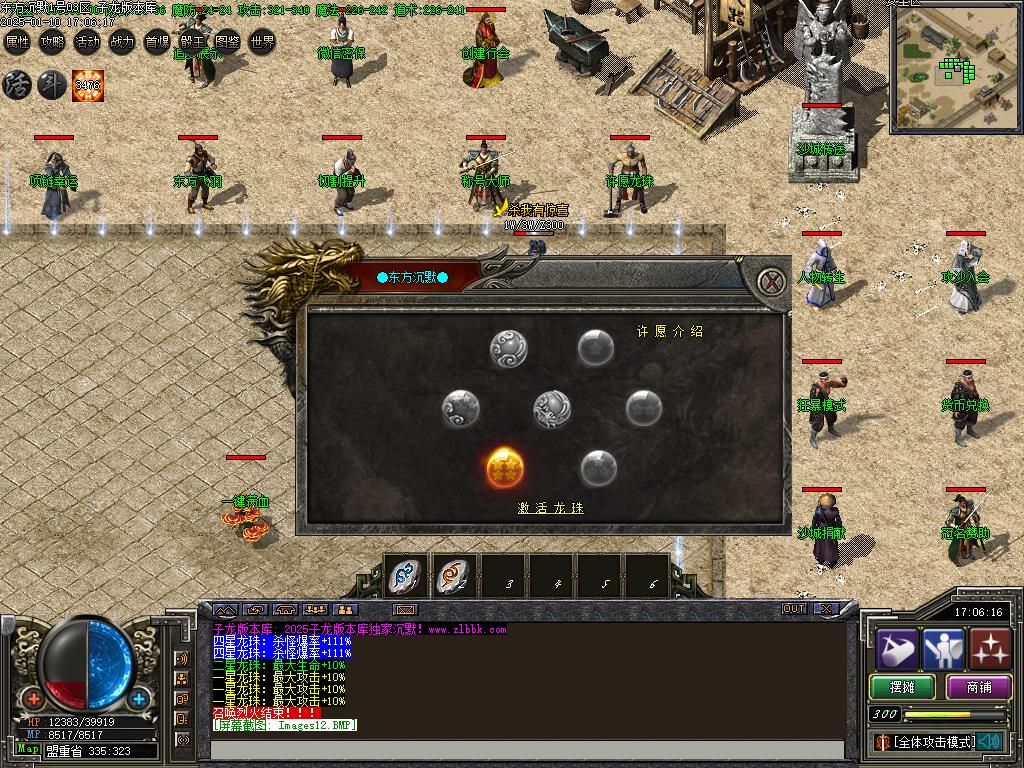This screenshot has width=1024, height=768.
Task: Open the 图鉴 codex button
Action: [227, 42]
